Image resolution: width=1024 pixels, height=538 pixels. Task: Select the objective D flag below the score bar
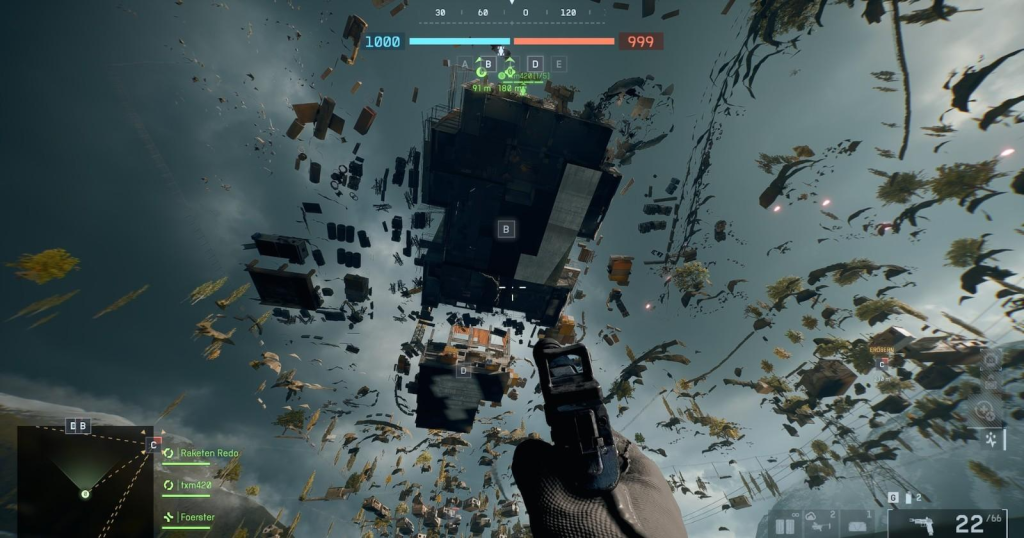535,64
